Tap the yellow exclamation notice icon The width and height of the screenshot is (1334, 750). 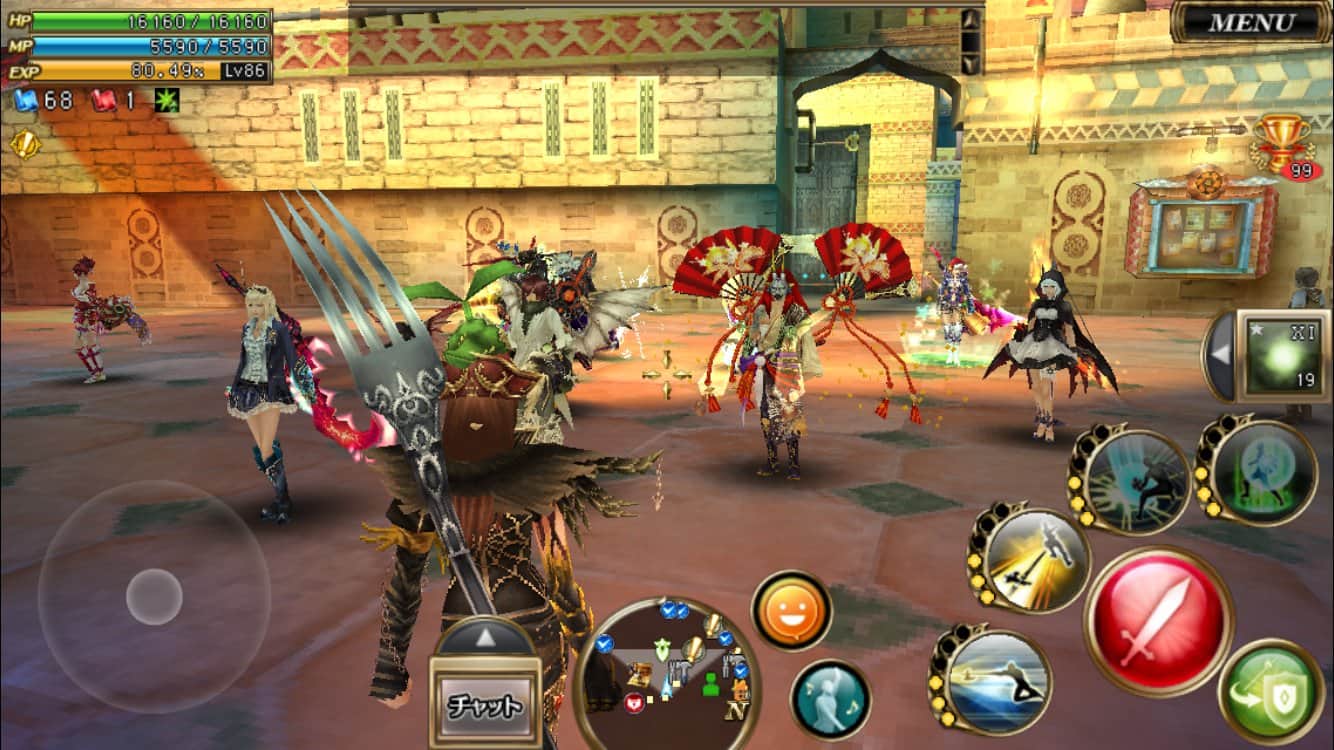24,145
